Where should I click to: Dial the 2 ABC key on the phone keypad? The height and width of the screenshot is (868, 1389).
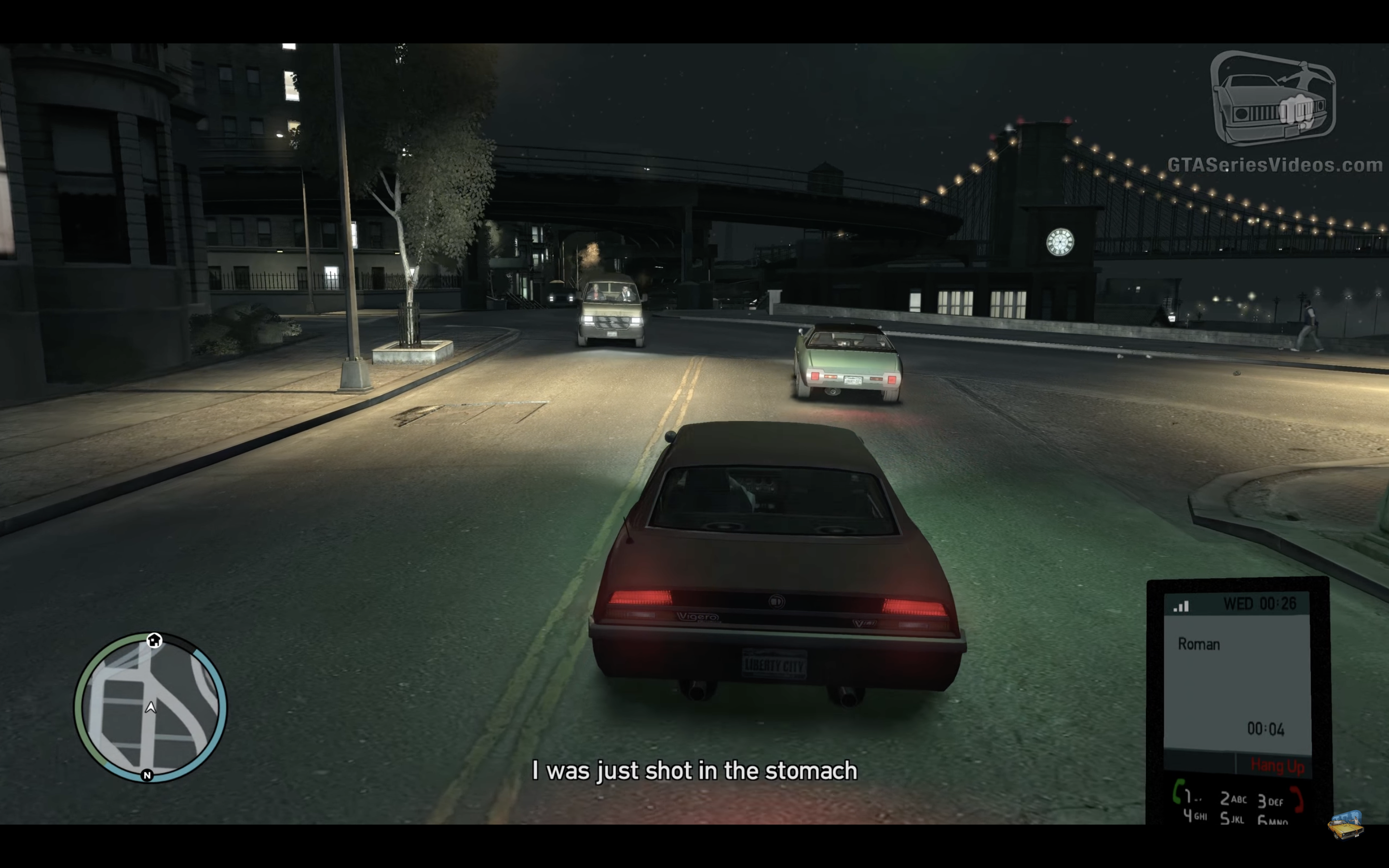click(1232, 799)
